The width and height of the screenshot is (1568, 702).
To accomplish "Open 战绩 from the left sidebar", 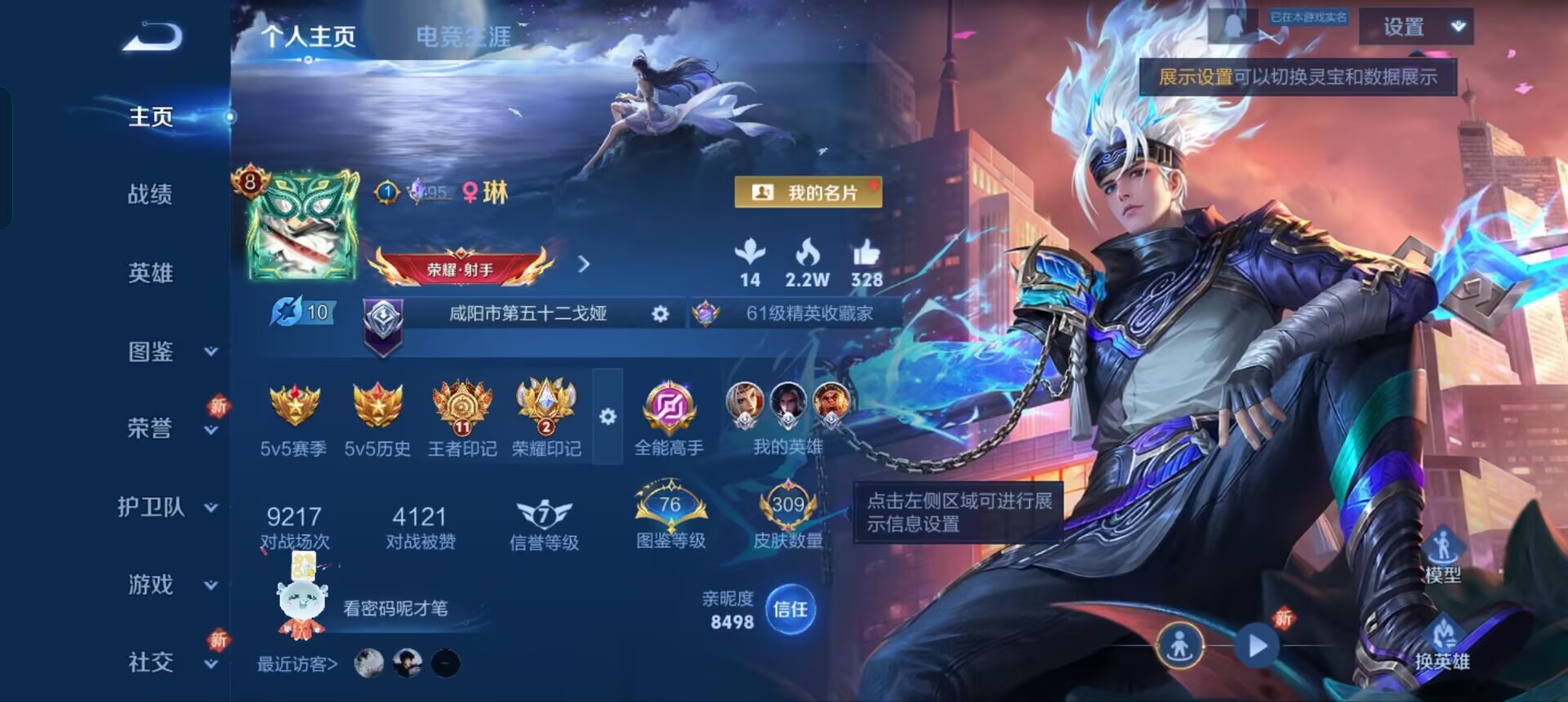I will coord(152,194).
